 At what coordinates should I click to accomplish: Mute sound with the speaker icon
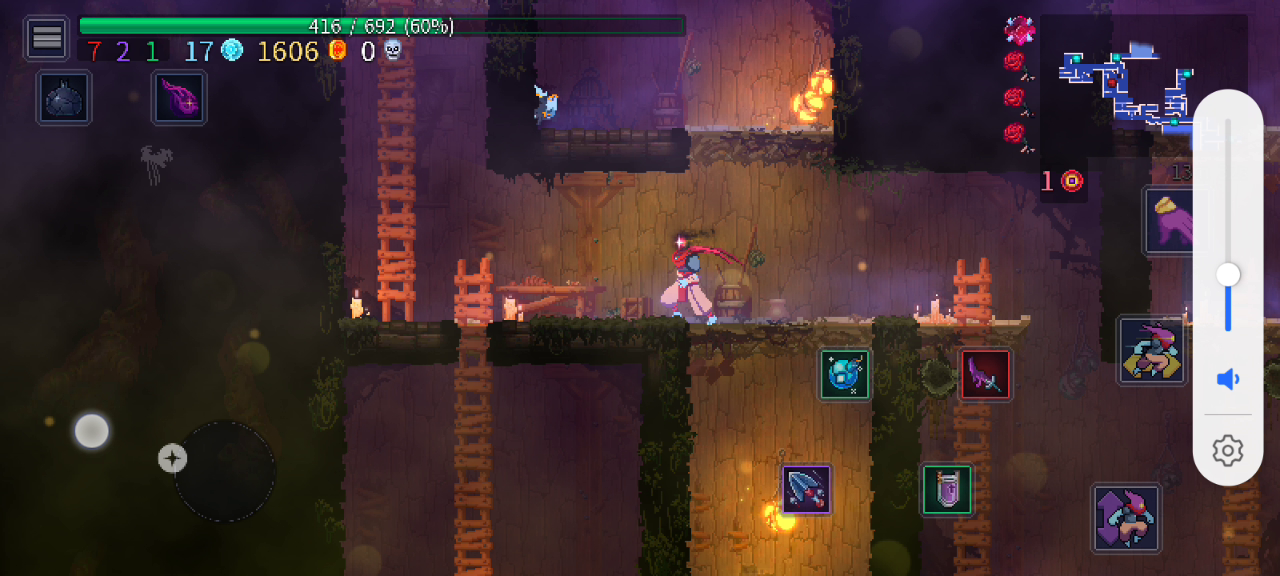tap(1228, 379)
